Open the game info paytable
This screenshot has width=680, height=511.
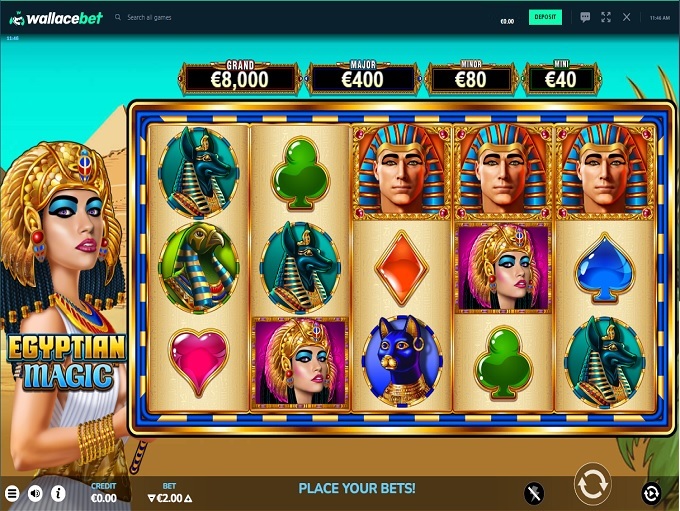(58, 493)
